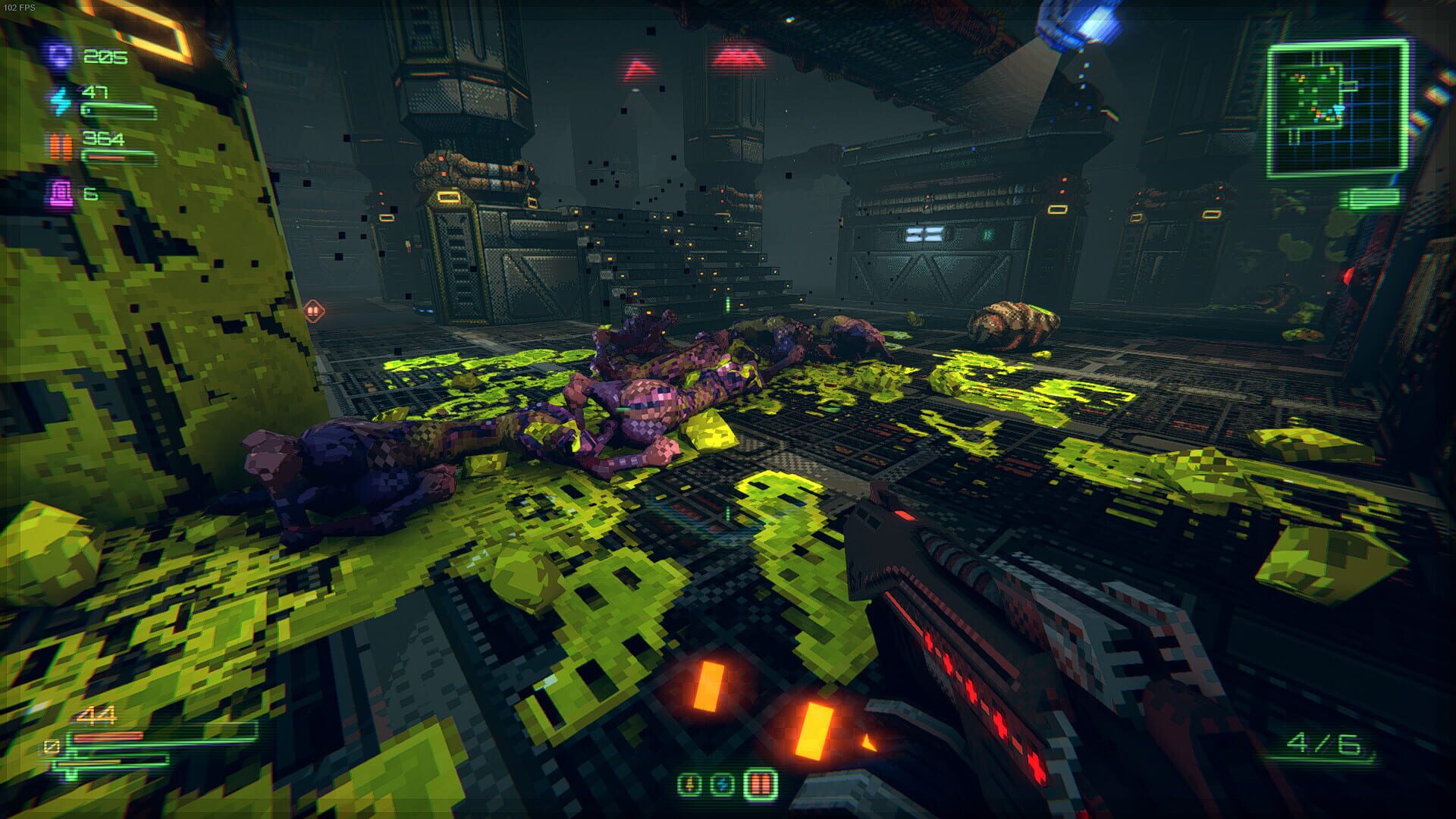
Task: Select the orange bullets ammo icon
Action: pyautogui.click(x=61, y=145)
